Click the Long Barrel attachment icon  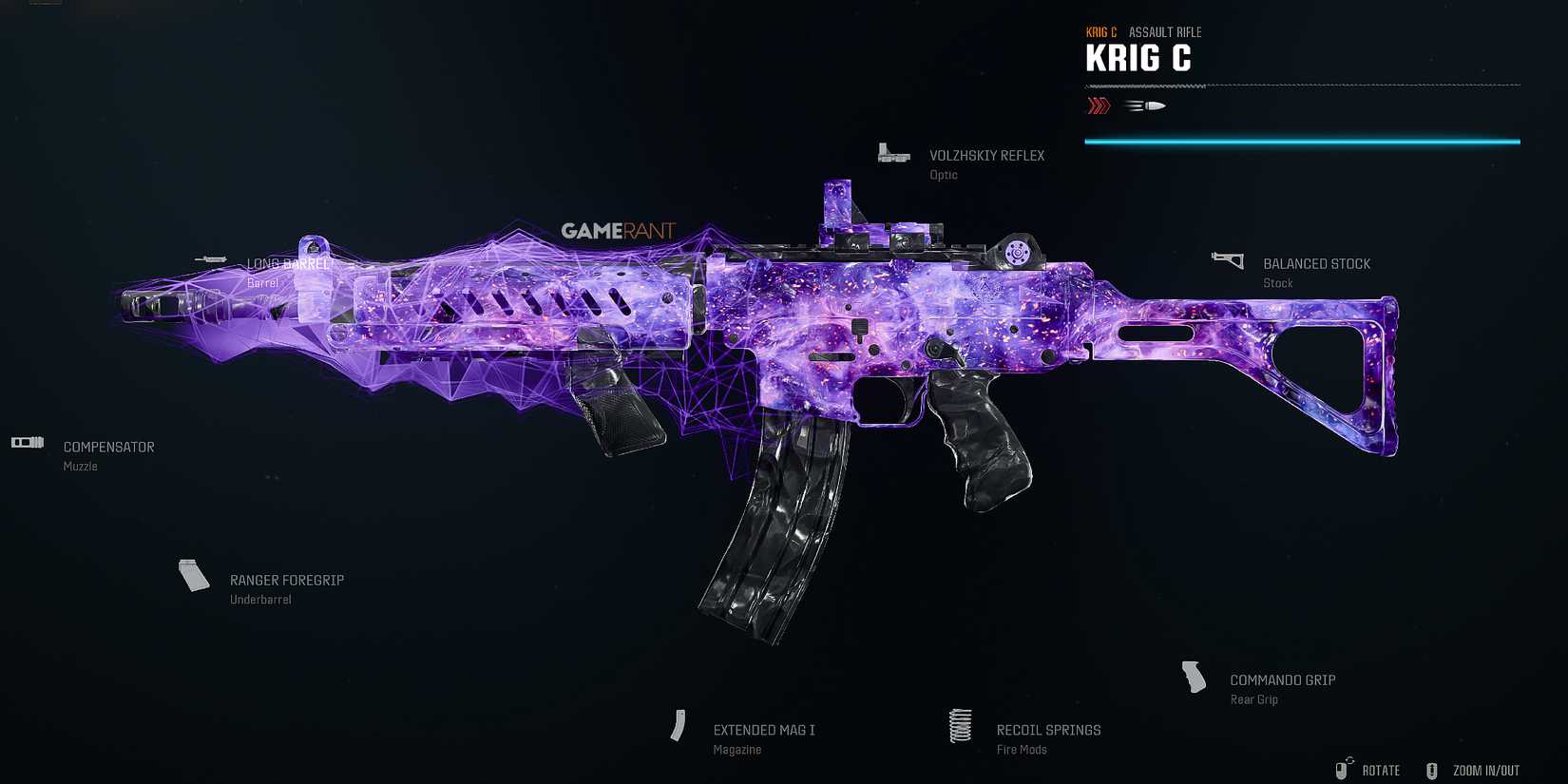click(x=209, y=258)
